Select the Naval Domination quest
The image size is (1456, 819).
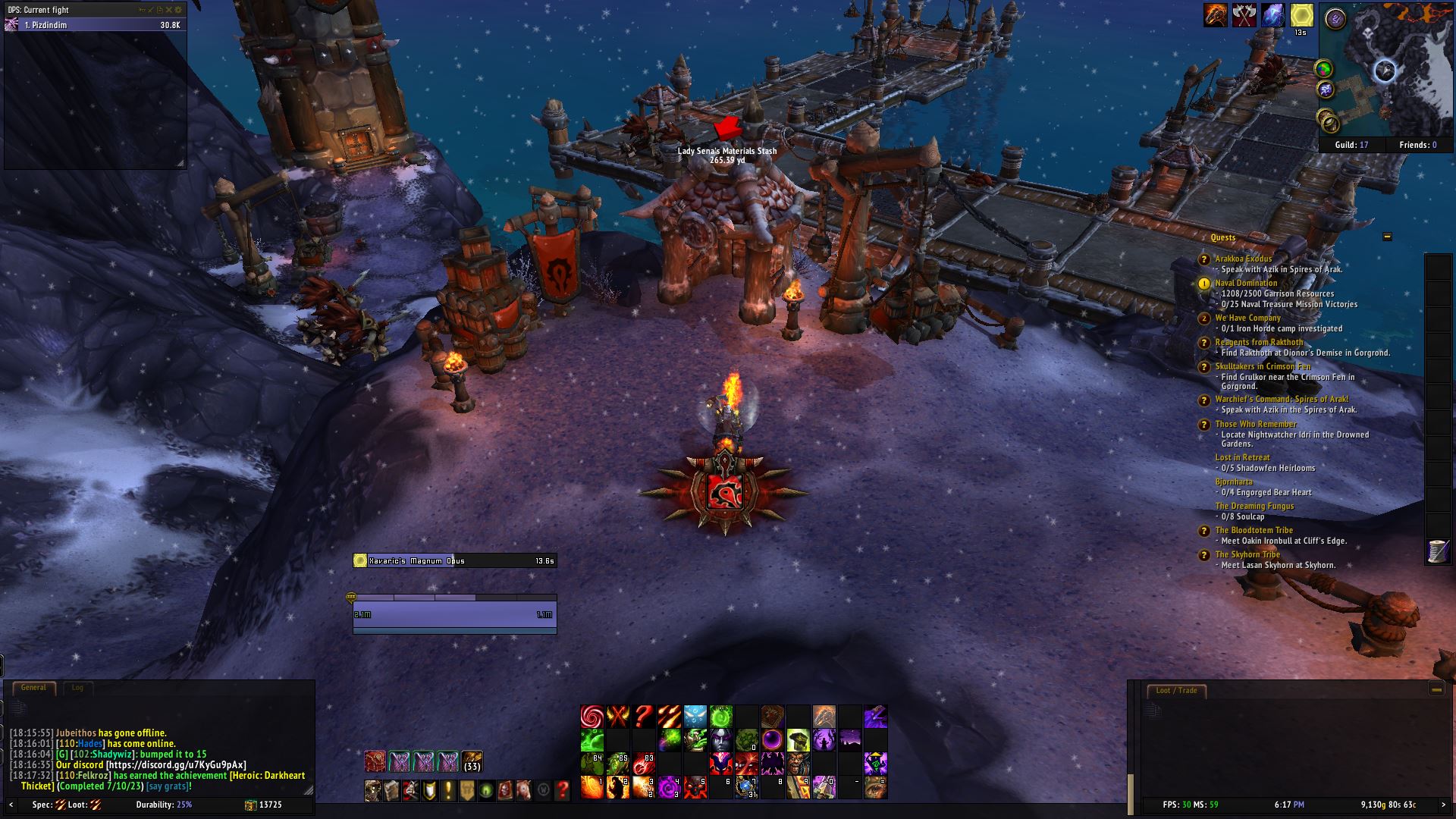pyautogui.click(x=1246, y=283)
